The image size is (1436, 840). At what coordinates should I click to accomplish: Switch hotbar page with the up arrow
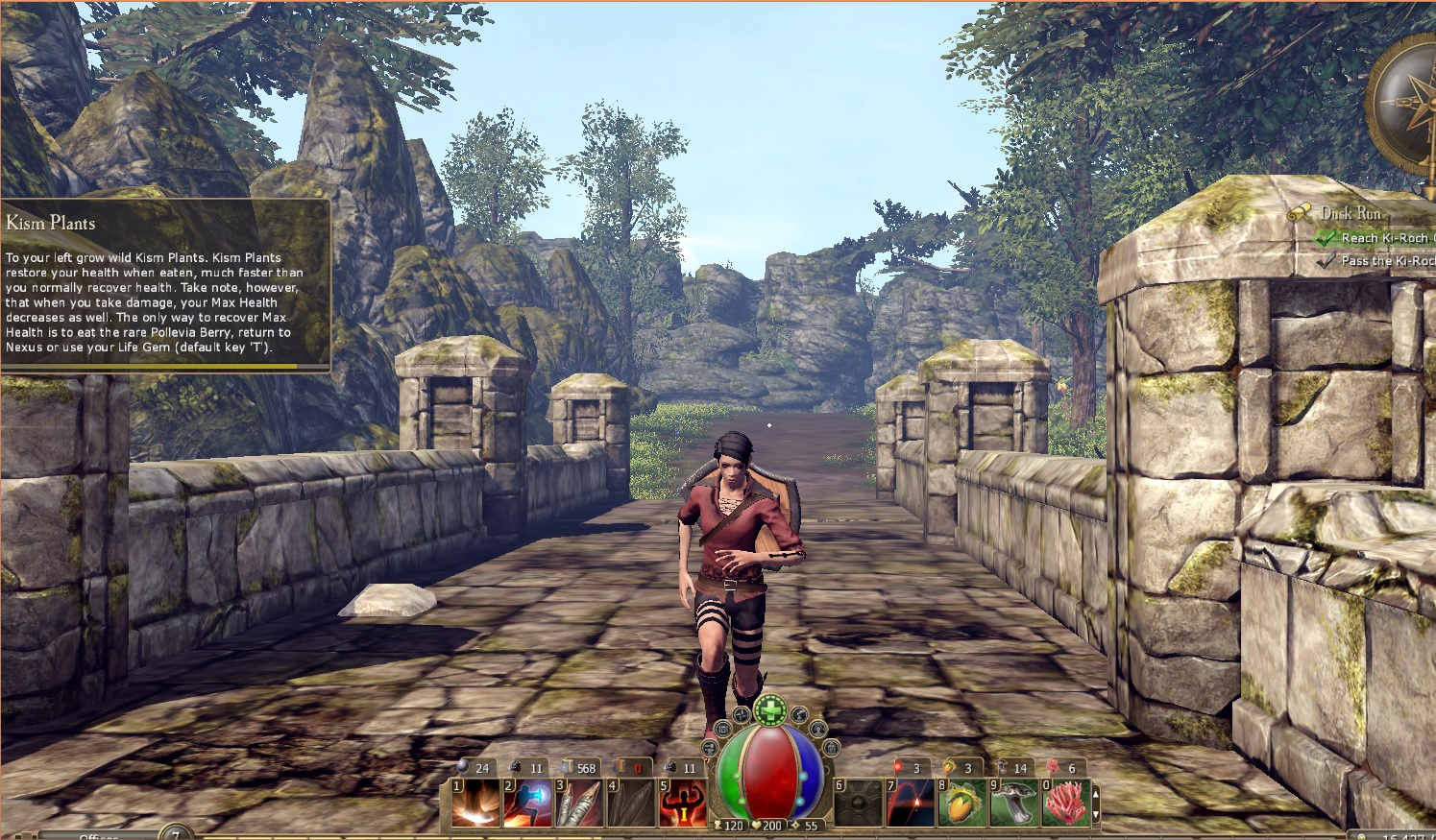[x=1096, y=793]
